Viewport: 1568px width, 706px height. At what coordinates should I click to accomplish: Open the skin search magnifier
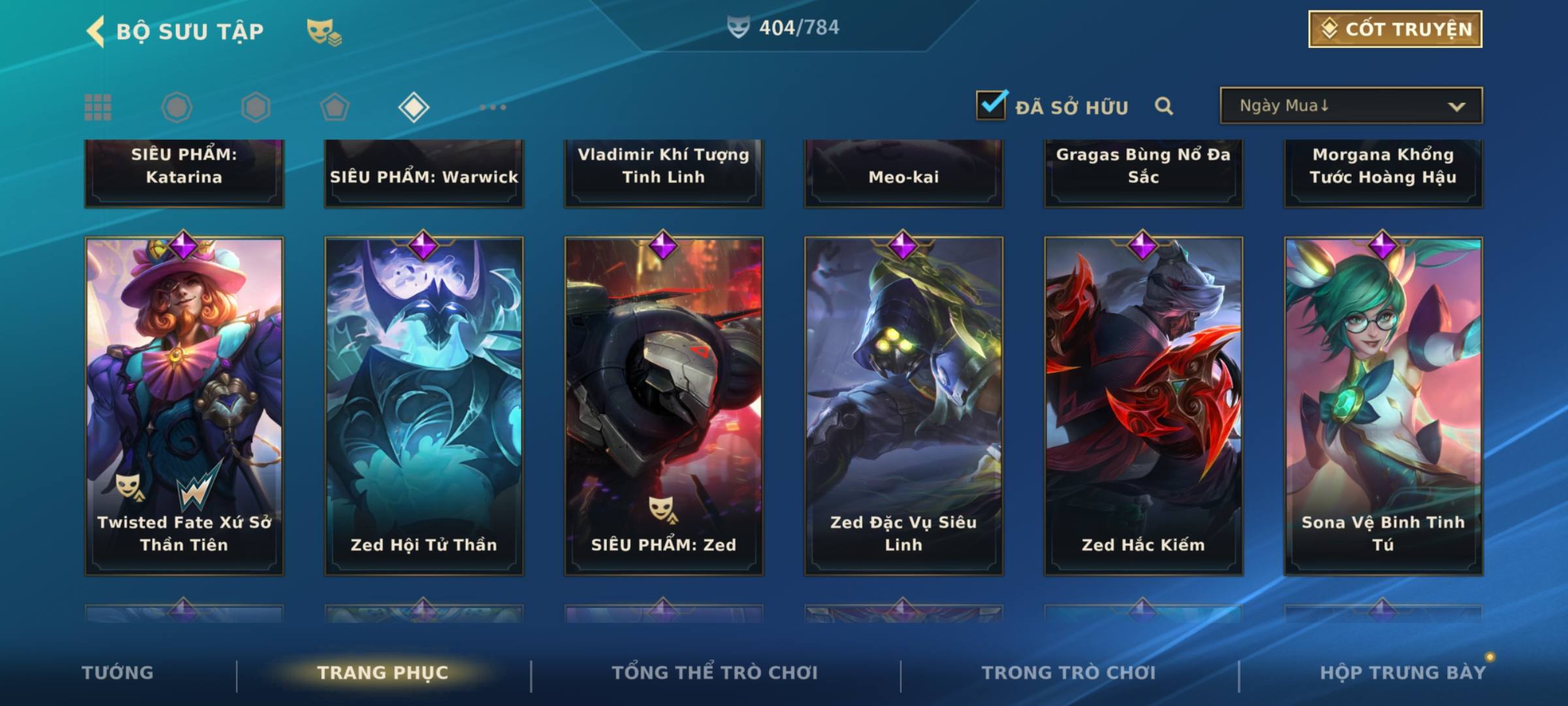(1164, 106)
